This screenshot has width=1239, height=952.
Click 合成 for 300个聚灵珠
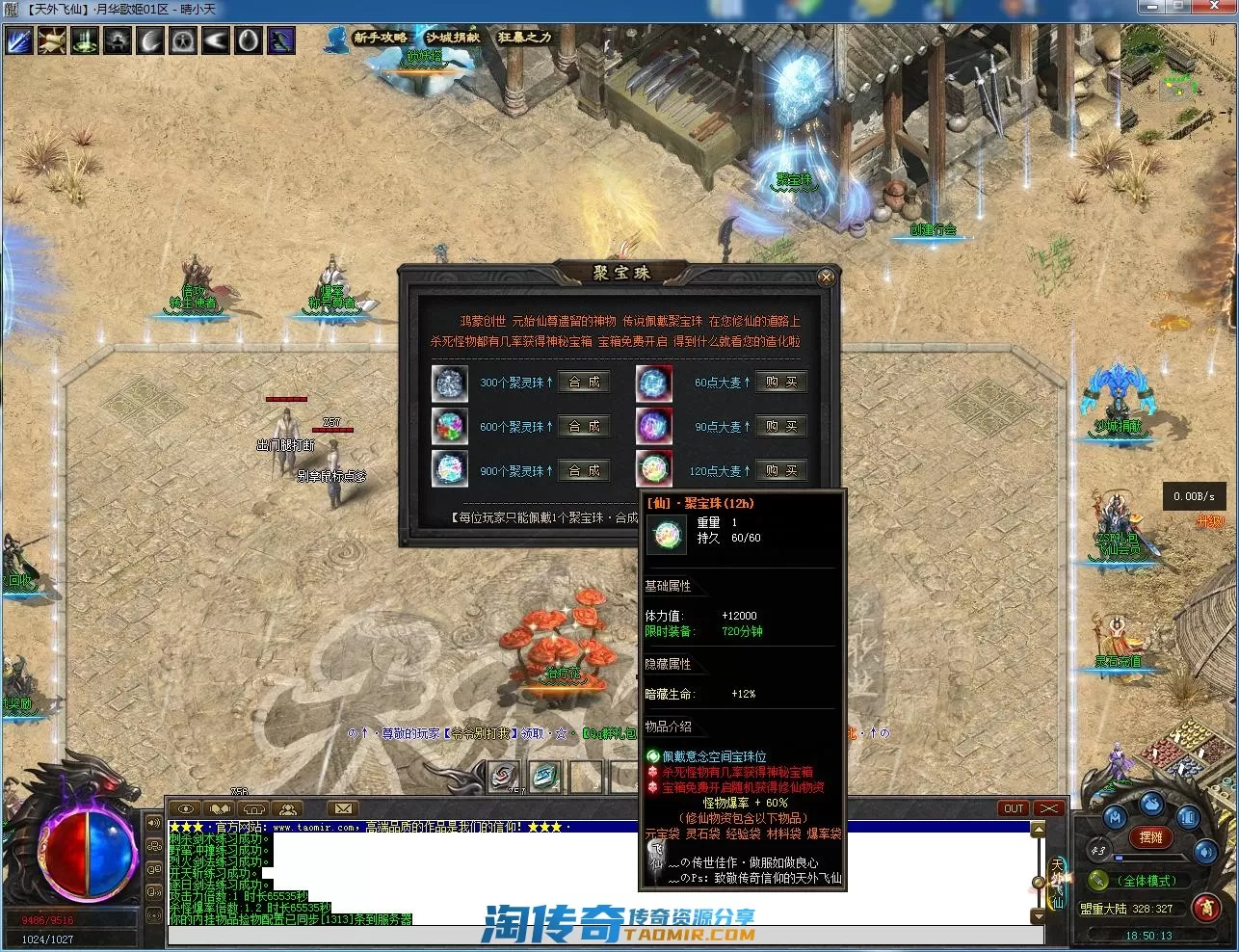[584, 383]
